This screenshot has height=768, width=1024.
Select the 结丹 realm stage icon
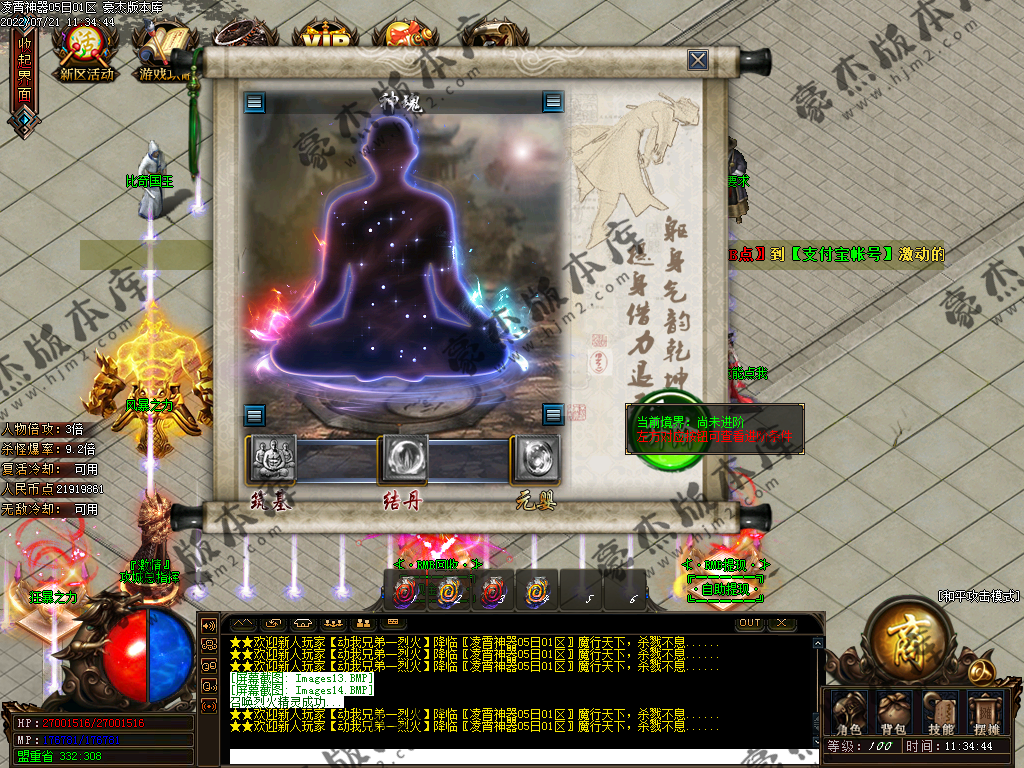(x=404, y=459)
